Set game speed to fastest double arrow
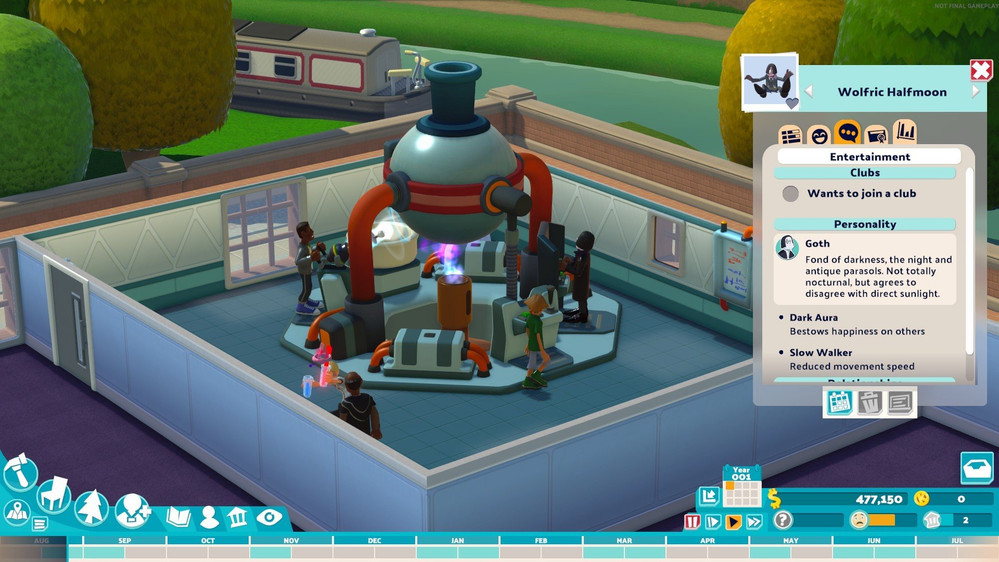999x562 pixels. click(x=754, y=521)
